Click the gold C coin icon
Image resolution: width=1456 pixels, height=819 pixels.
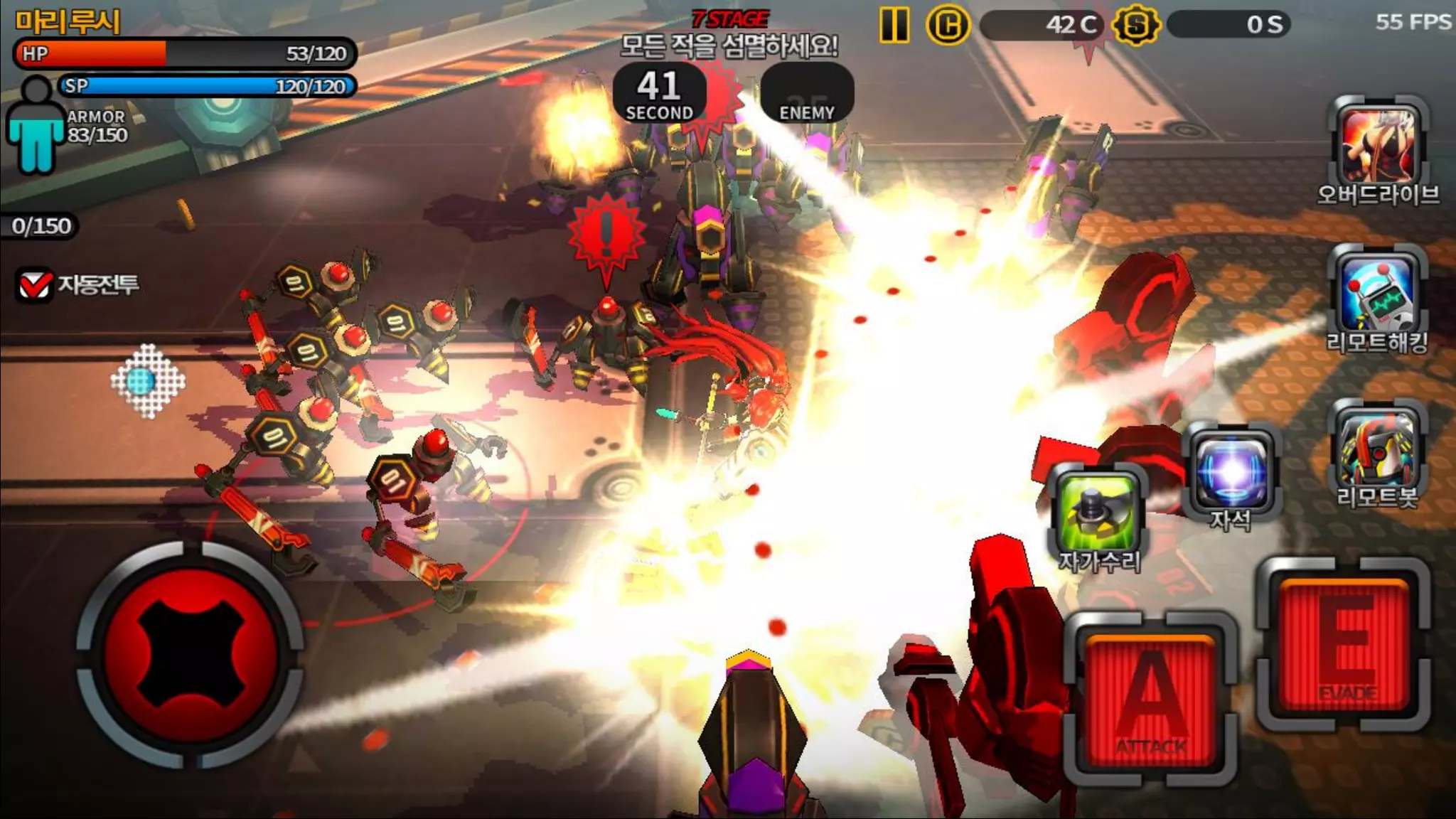(948, 26)
